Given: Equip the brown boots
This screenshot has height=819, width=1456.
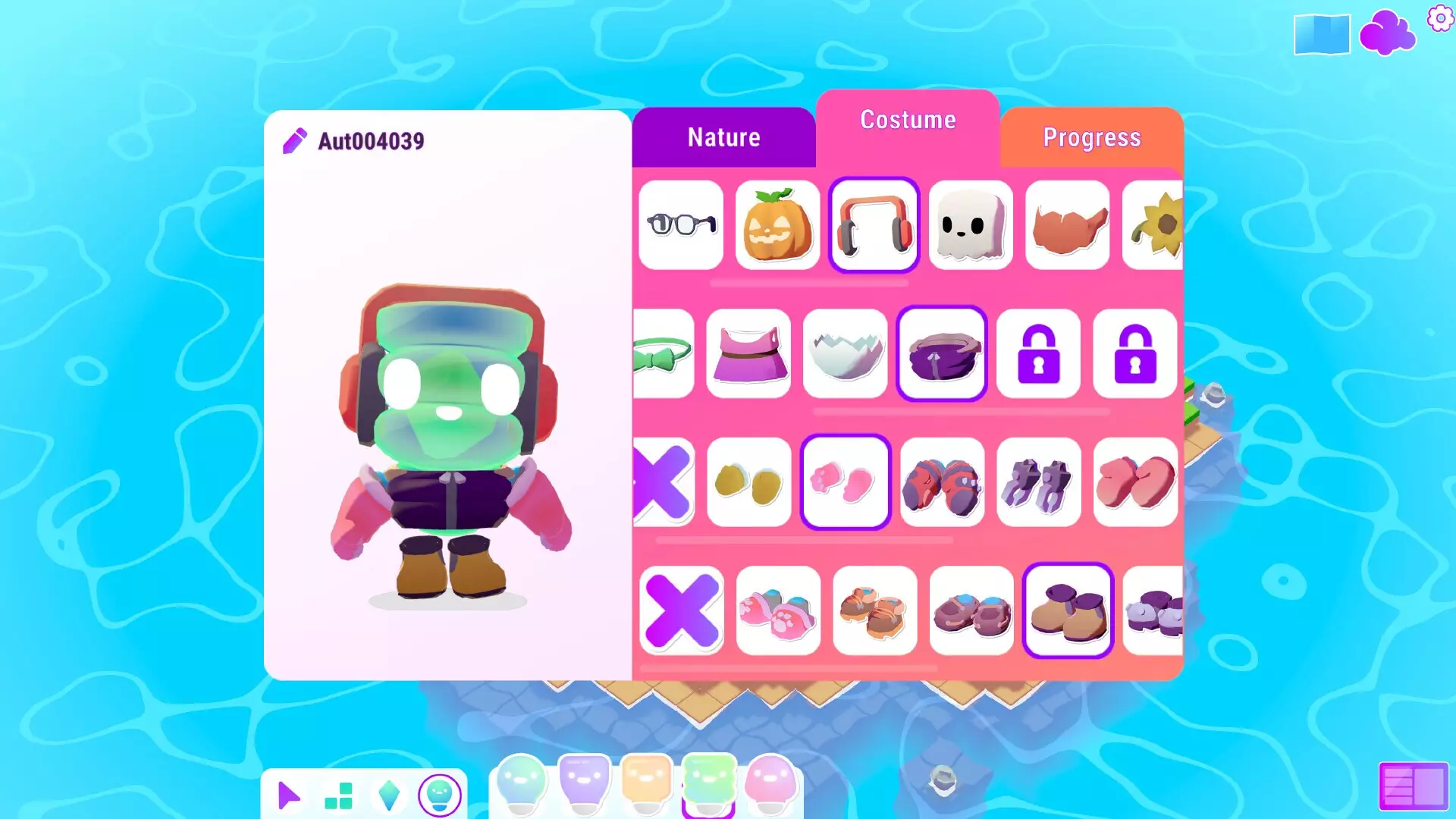Looking at the screenshot, I should point(1066,610).
